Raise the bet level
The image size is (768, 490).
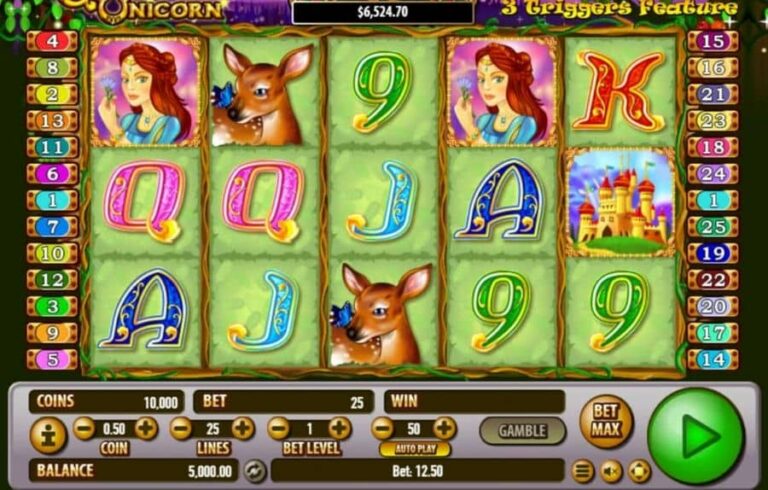coord(340,429)
